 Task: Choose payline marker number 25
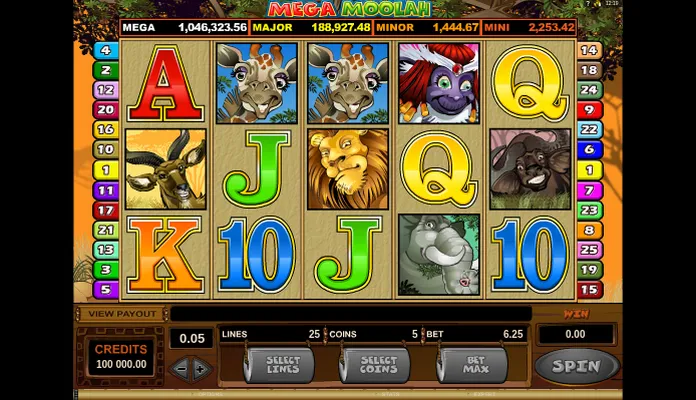pos(590,250)
